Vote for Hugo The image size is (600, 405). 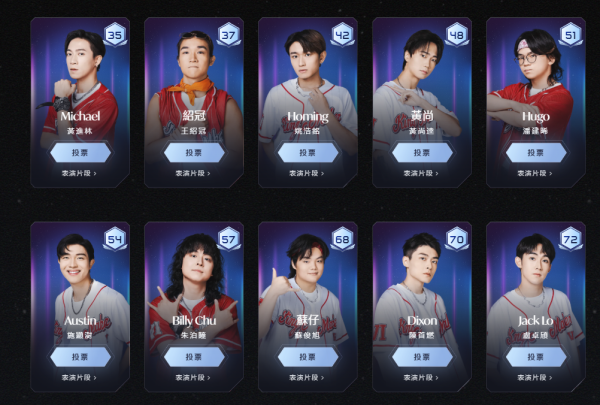[535, 152]
